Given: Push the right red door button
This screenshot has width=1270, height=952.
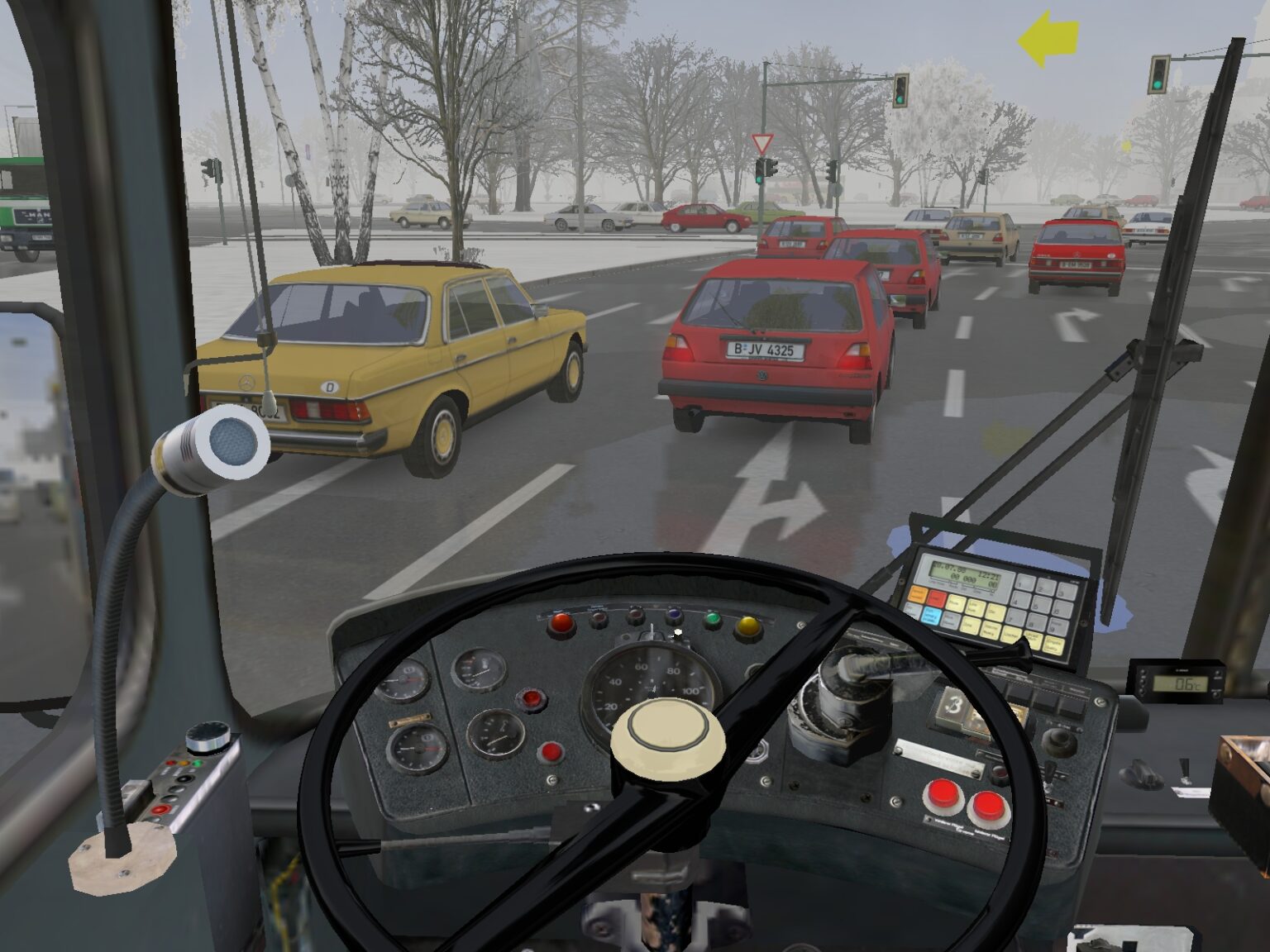Looking at the screenshot, I should click(x=986, y=804).
